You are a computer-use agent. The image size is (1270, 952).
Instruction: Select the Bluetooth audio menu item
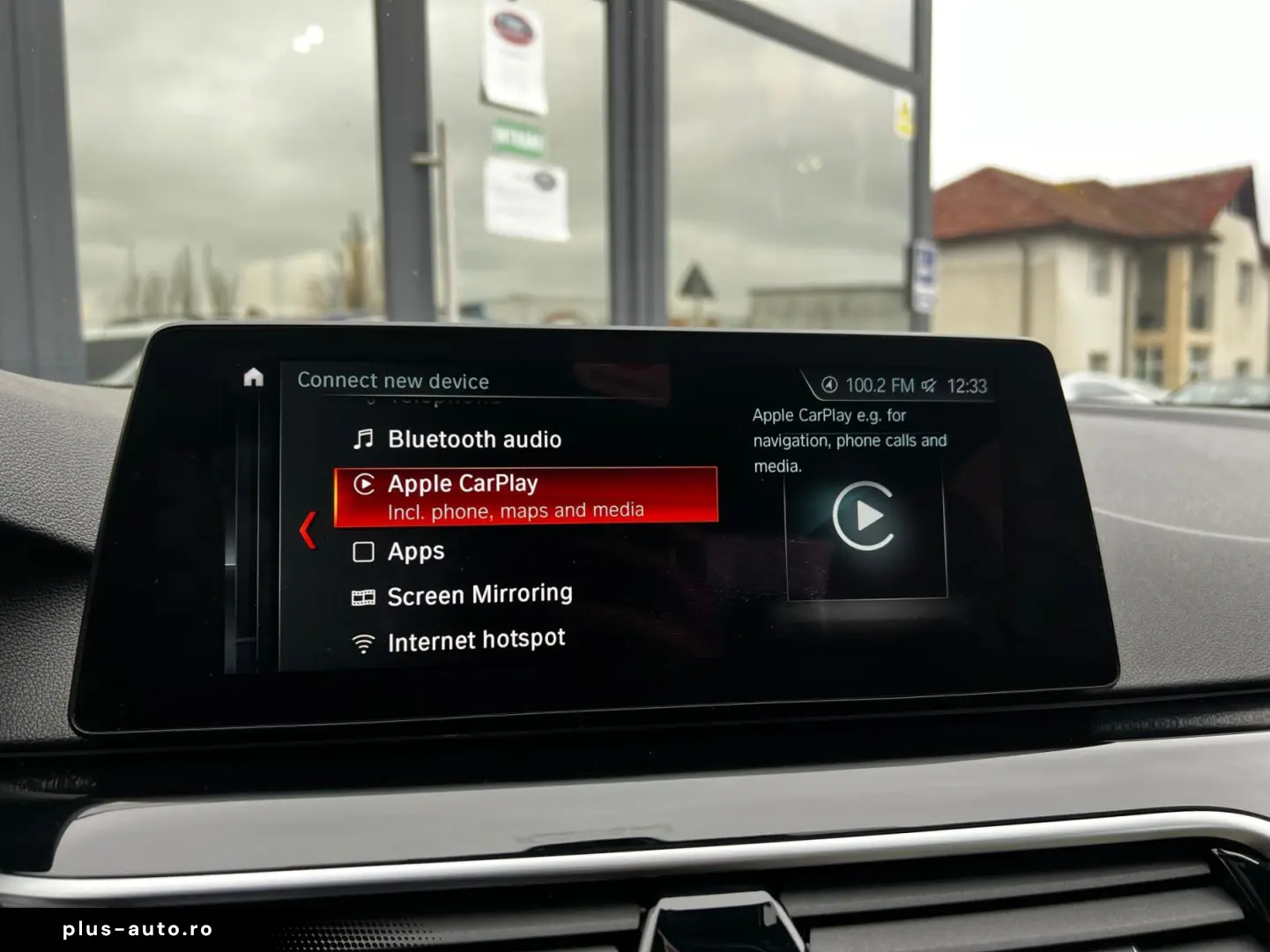[x=474, y=438]
